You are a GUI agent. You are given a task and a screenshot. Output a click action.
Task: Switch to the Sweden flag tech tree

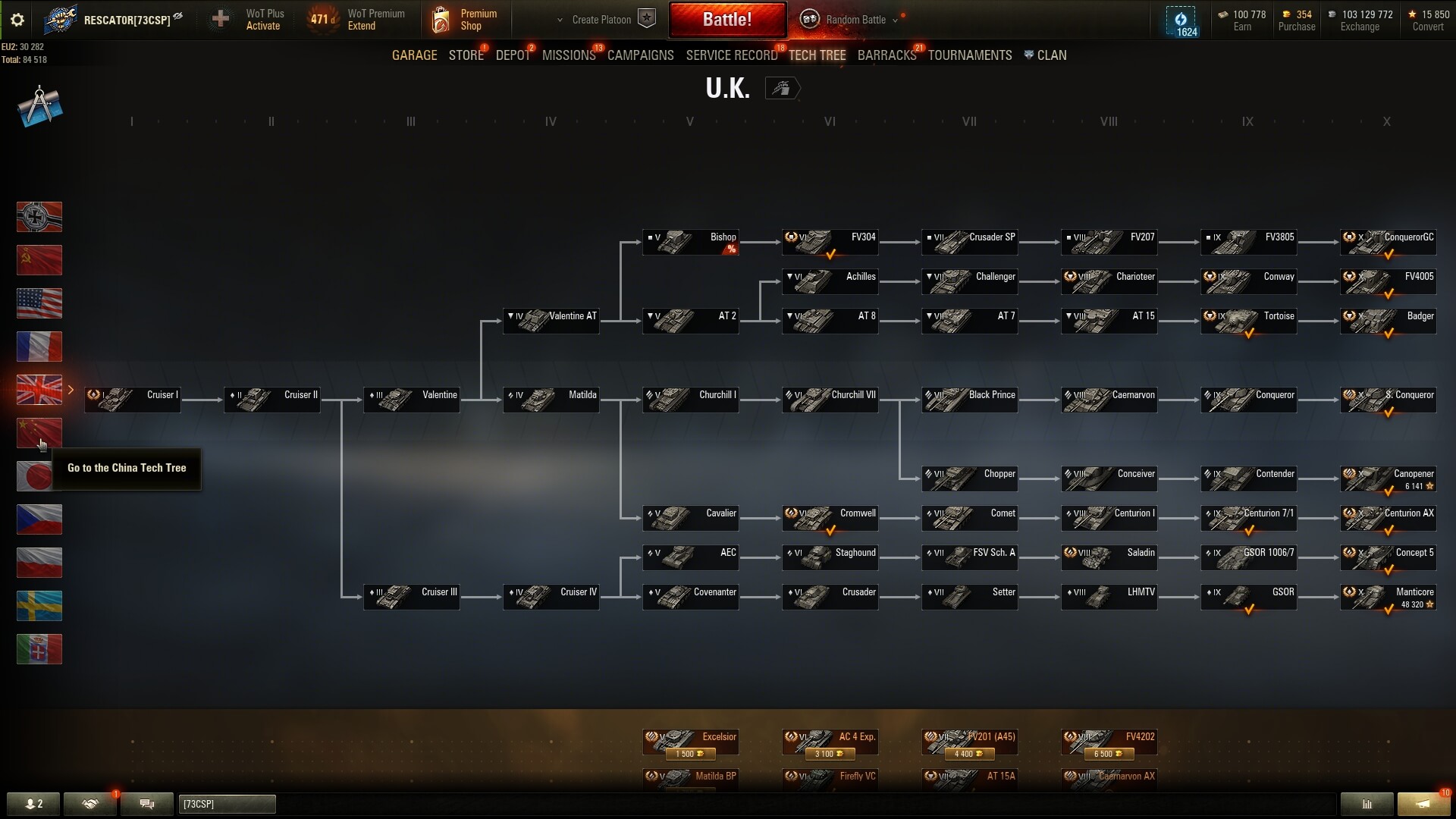39,606
